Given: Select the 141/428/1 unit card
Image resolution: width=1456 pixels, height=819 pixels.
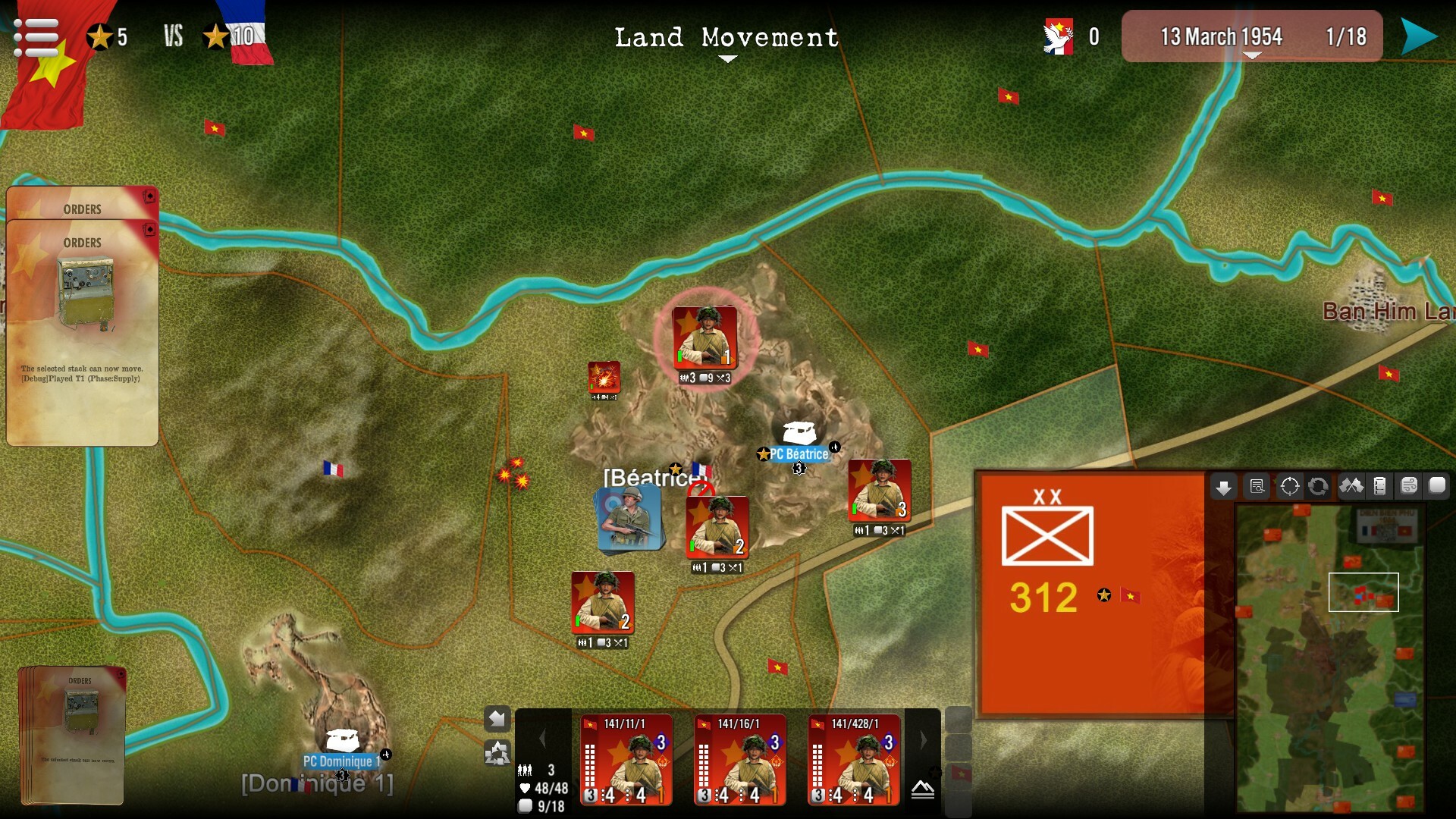Looking at the screenshot, I should click(854, 761).
